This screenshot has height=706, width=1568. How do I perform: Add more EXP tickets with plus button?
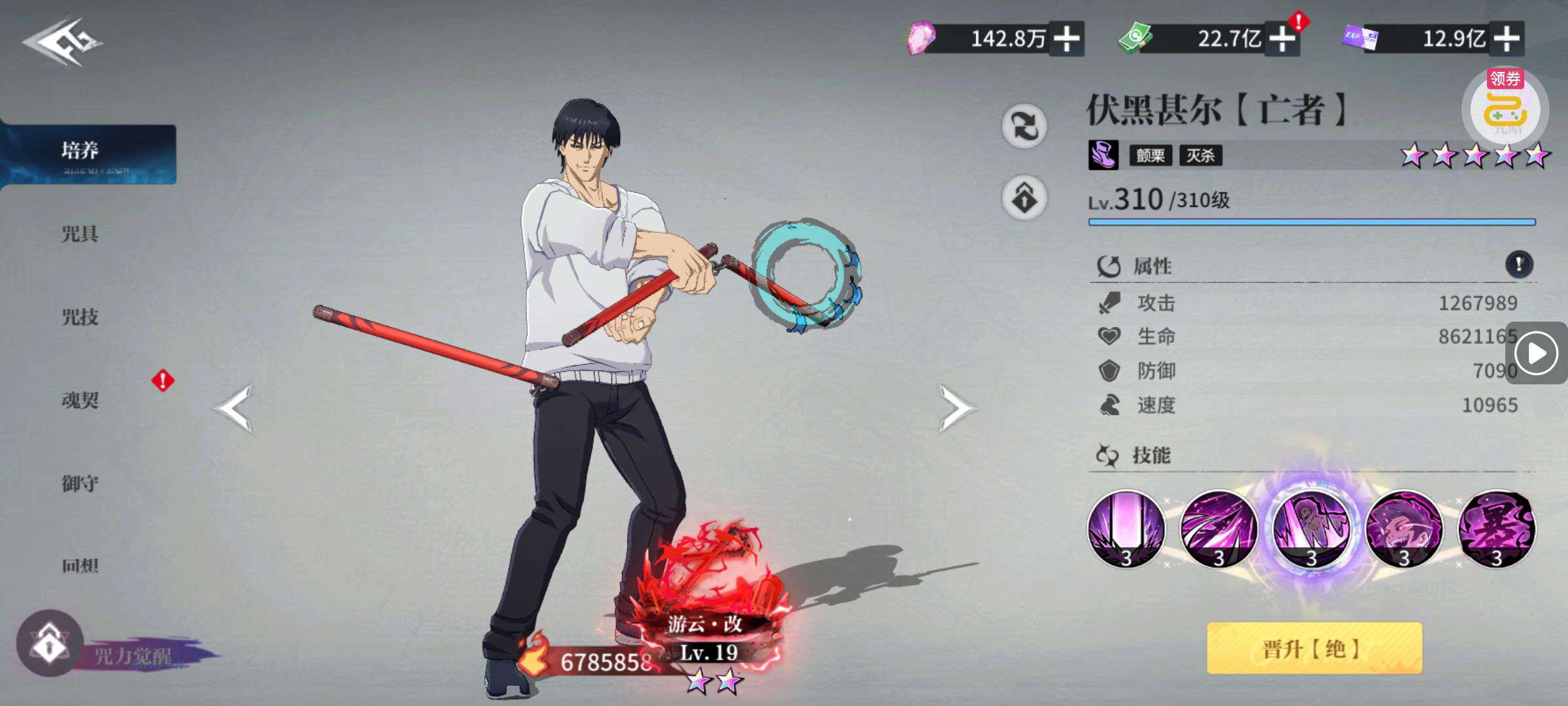pyautogui.click(x=1506, y=39)
